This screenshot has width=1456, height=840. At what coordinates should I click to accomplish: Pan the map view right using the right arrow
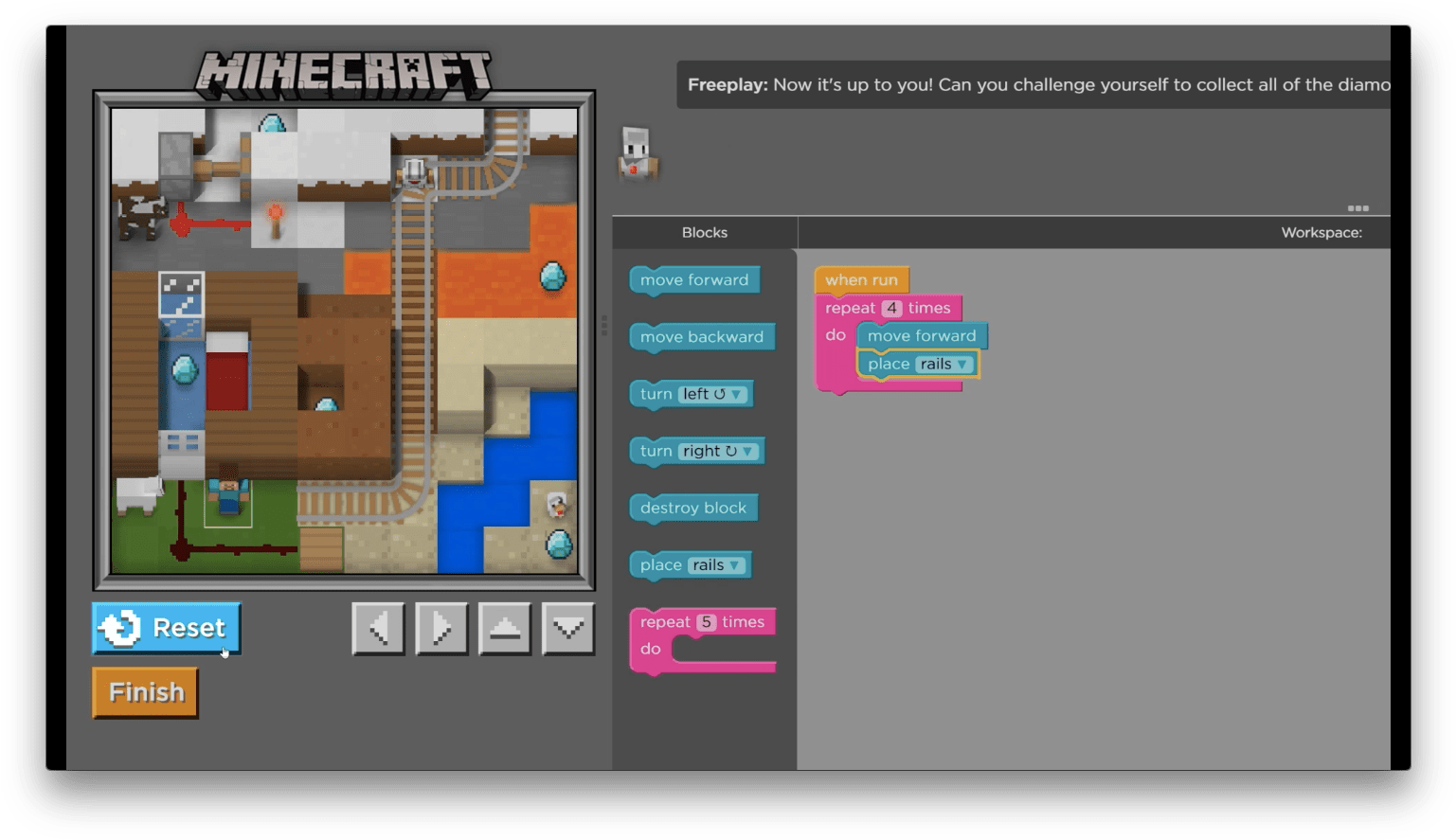[x=440, y=628]
